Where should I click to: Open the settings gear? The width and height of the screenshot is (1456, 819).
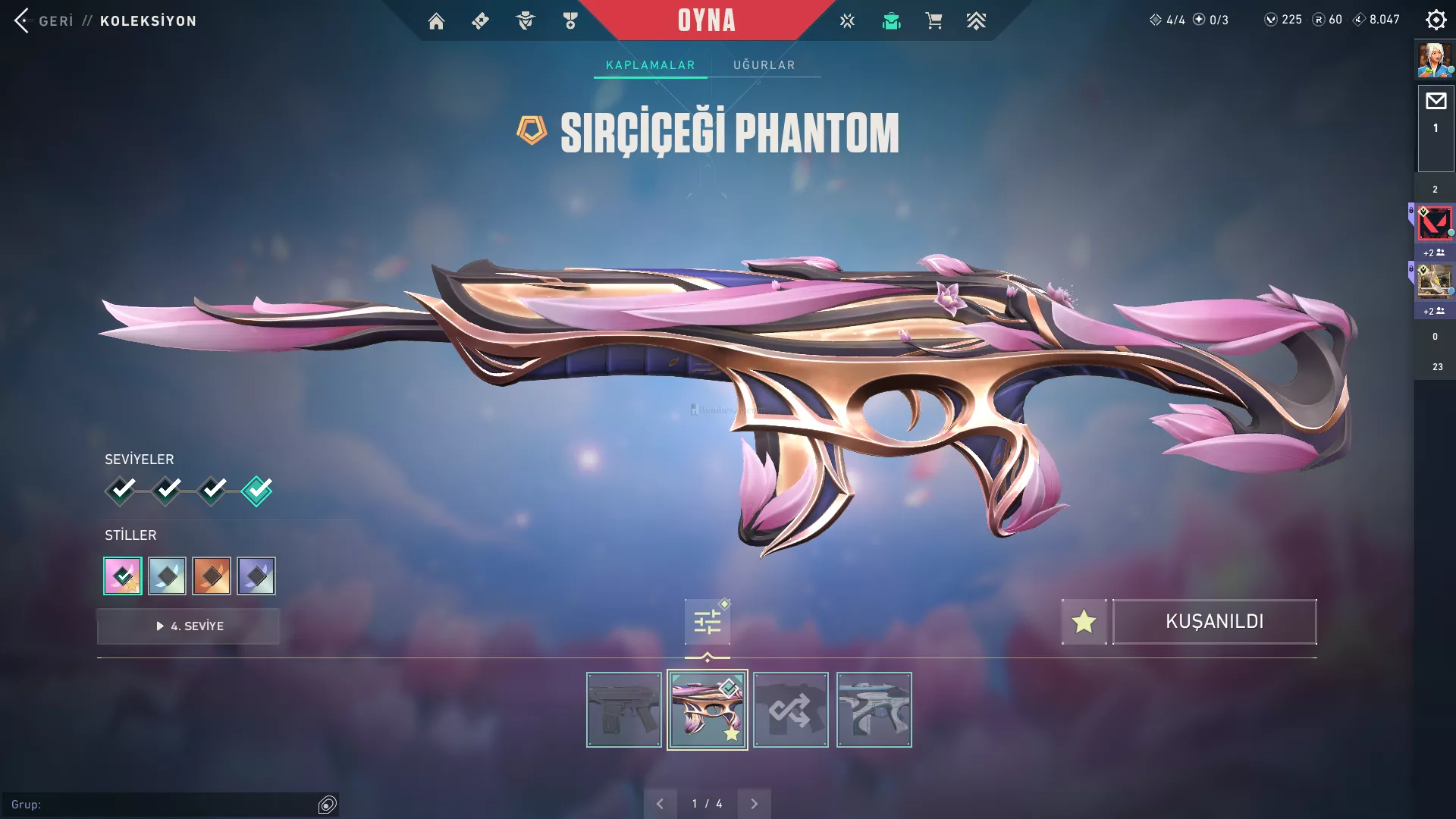(1436, 20)
